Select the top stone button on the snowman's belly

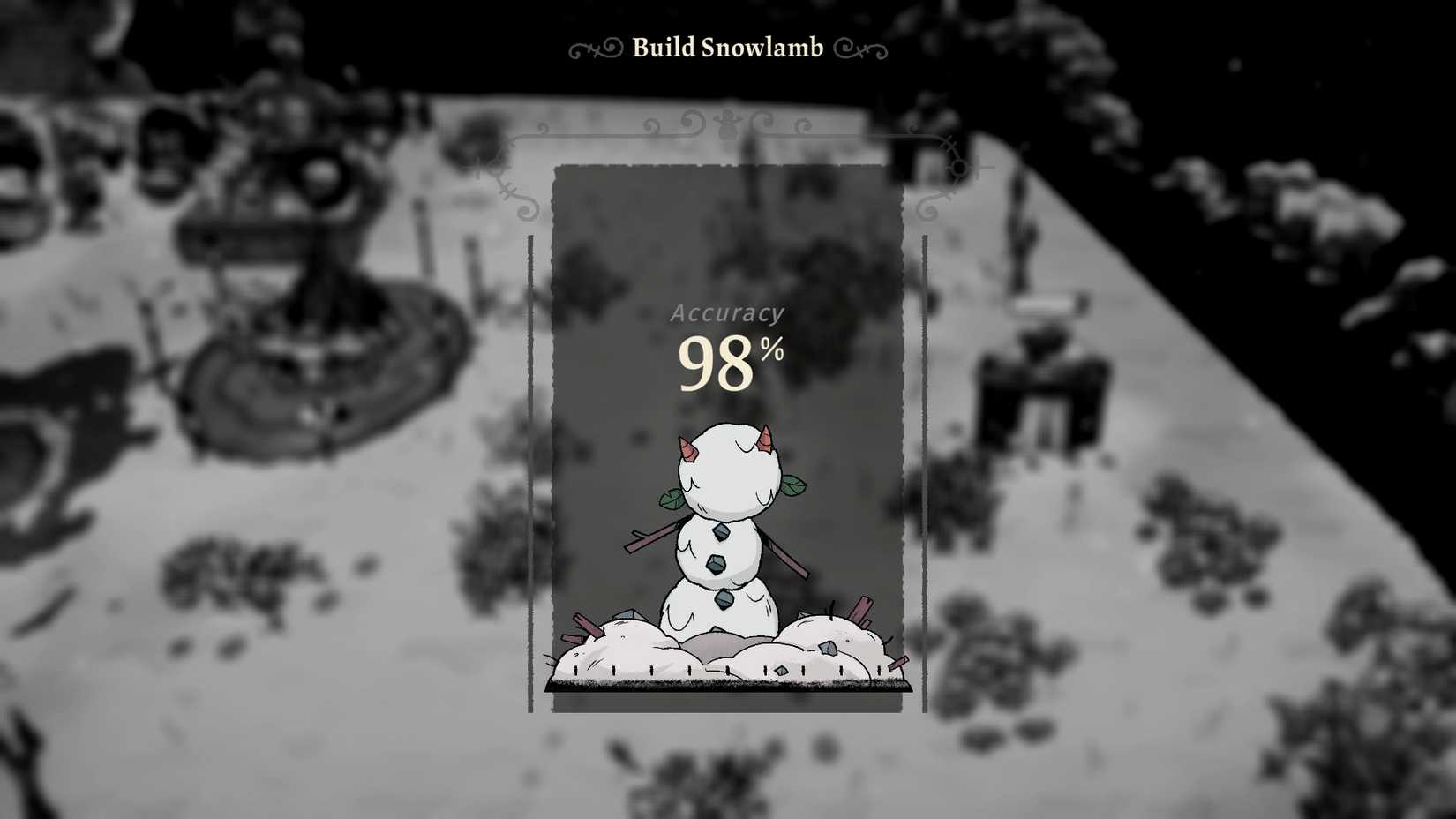720,534
